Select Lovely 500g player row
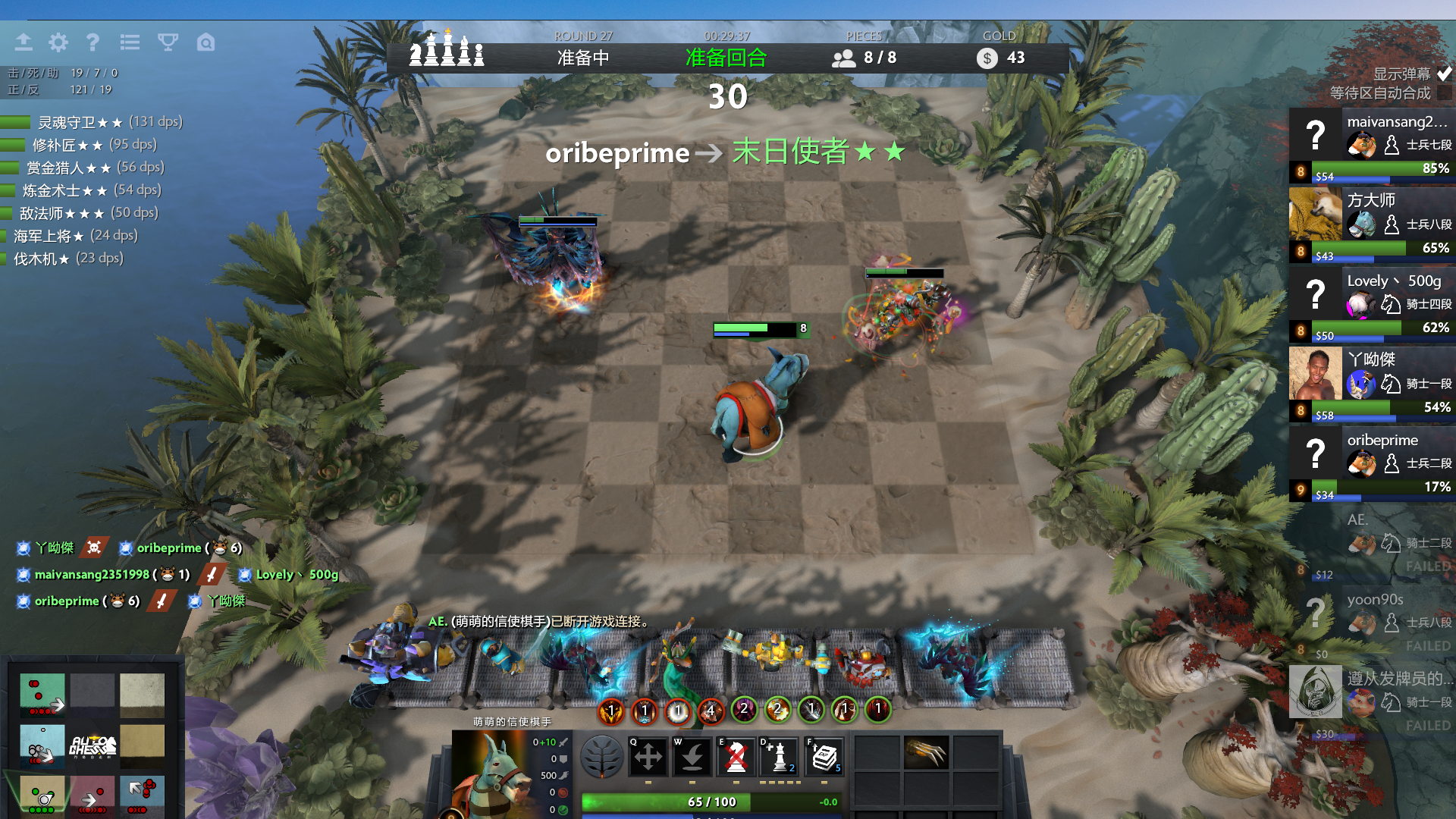The width and height of the screenshot is (1456, 819). [x=1373, y=303]
